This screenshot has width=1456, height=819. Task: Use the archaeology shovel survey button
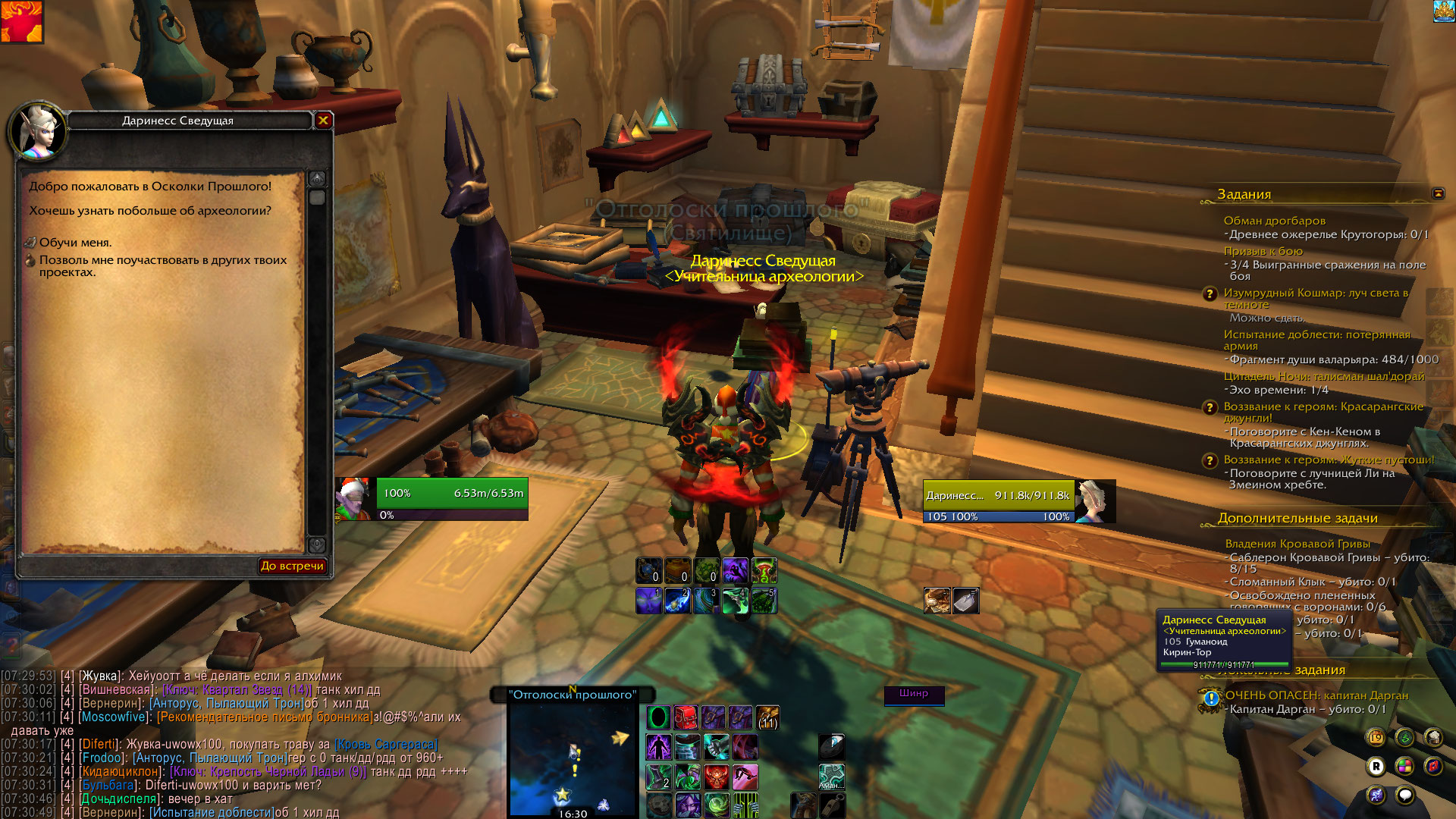pyautogui.click(x=965, y=601)
